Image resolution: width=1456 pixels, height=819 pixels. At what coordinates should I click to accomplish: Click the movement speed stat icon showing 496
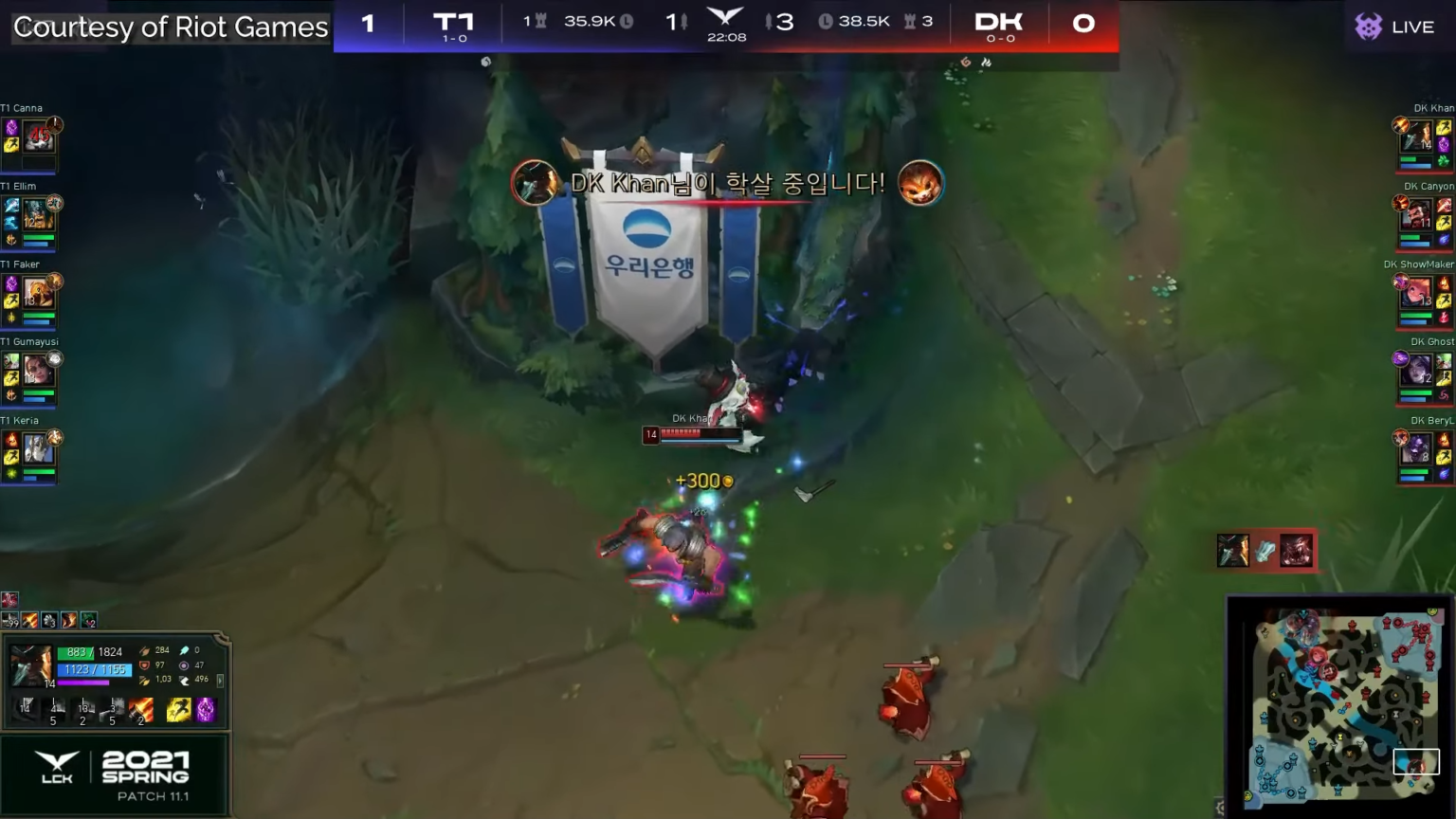coord(185,679)
